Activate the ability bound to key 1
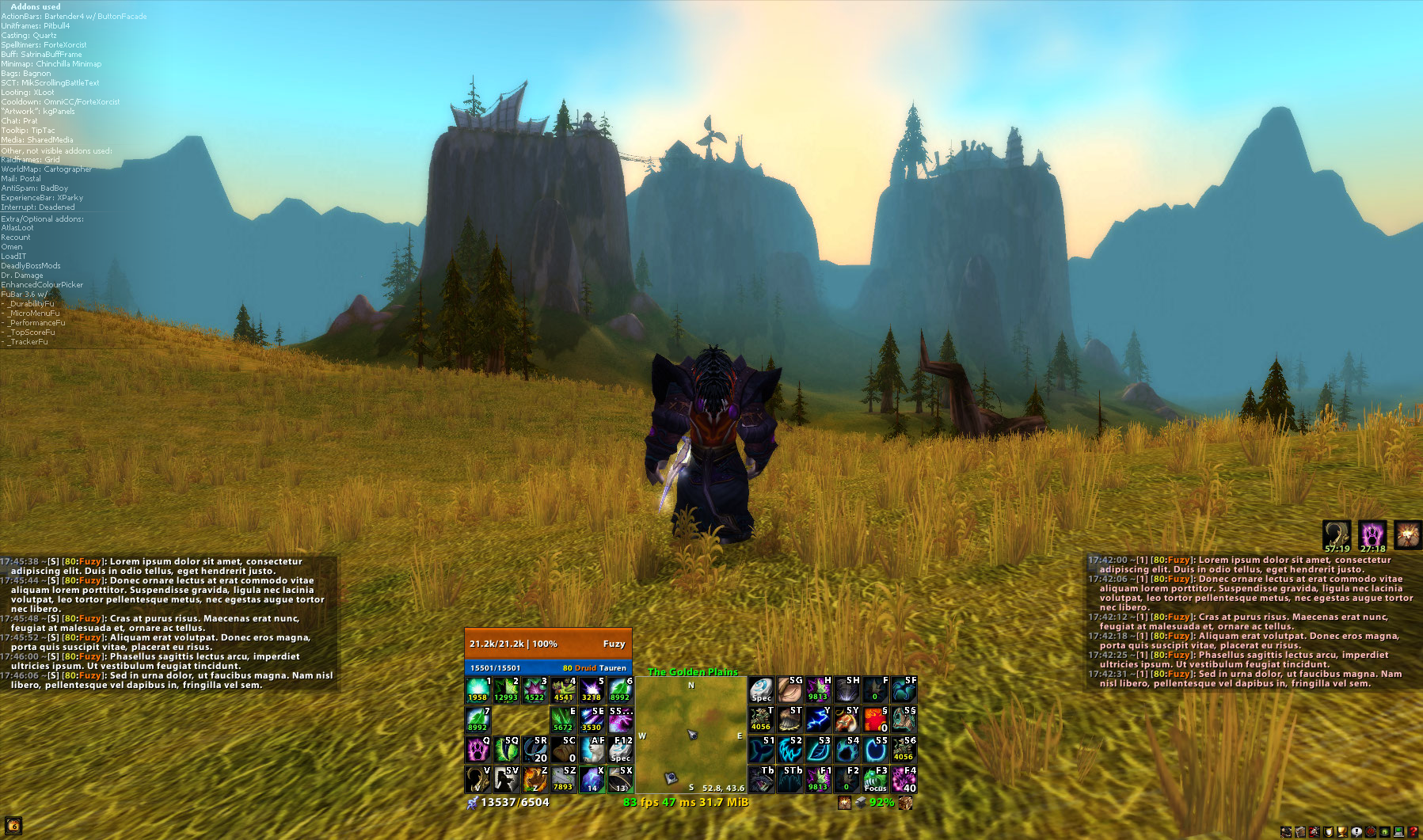Screen dimensions: 1423x840 (478, 690)
